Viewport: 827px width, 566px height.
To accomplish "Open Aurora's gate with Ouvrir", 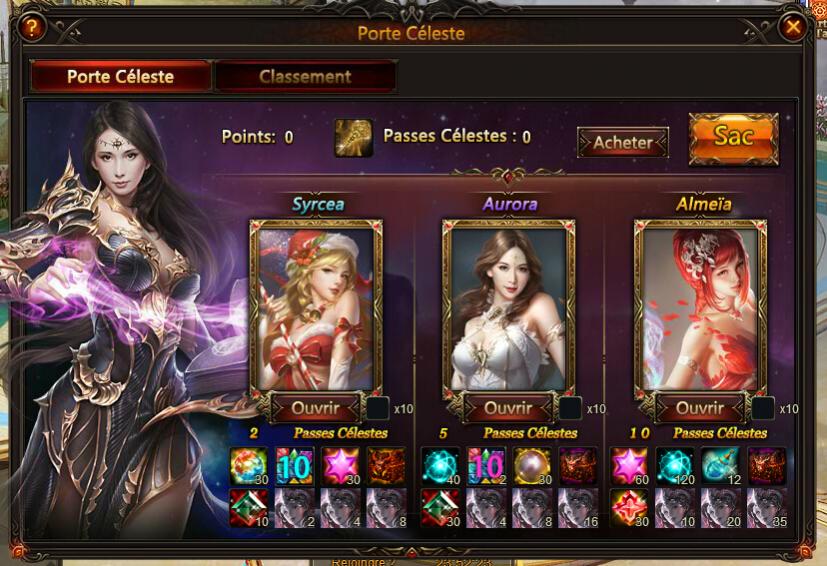I will 507,408.
